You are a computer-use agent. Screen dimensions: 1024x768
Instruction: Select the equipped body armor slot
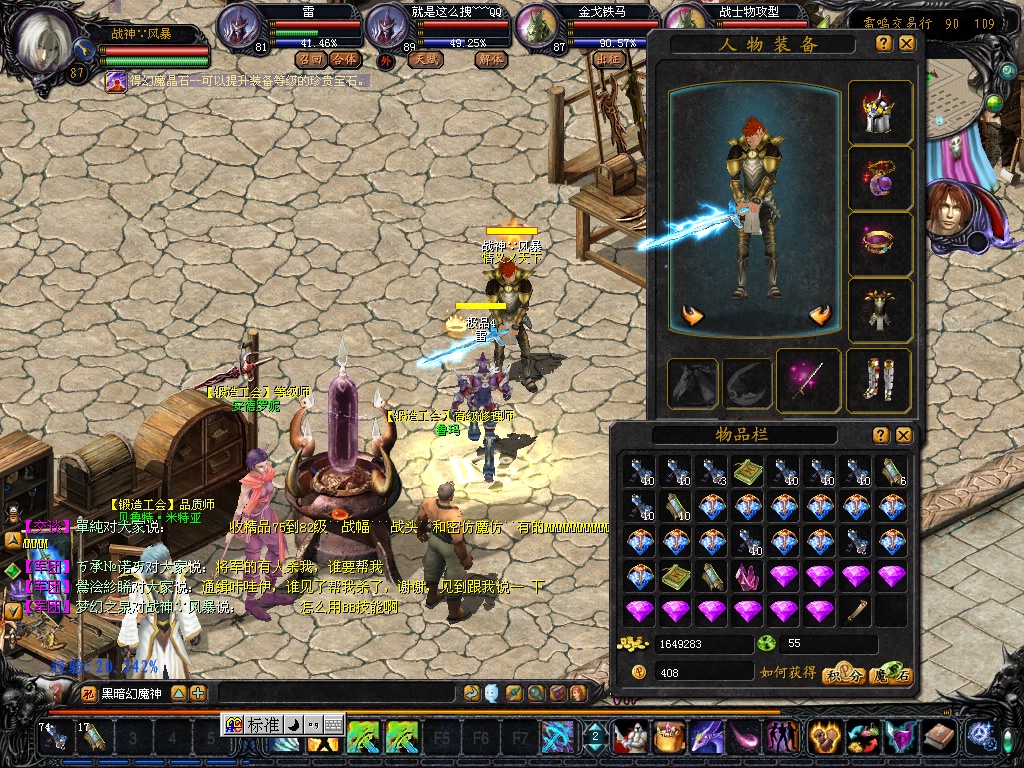coord(880,310)
